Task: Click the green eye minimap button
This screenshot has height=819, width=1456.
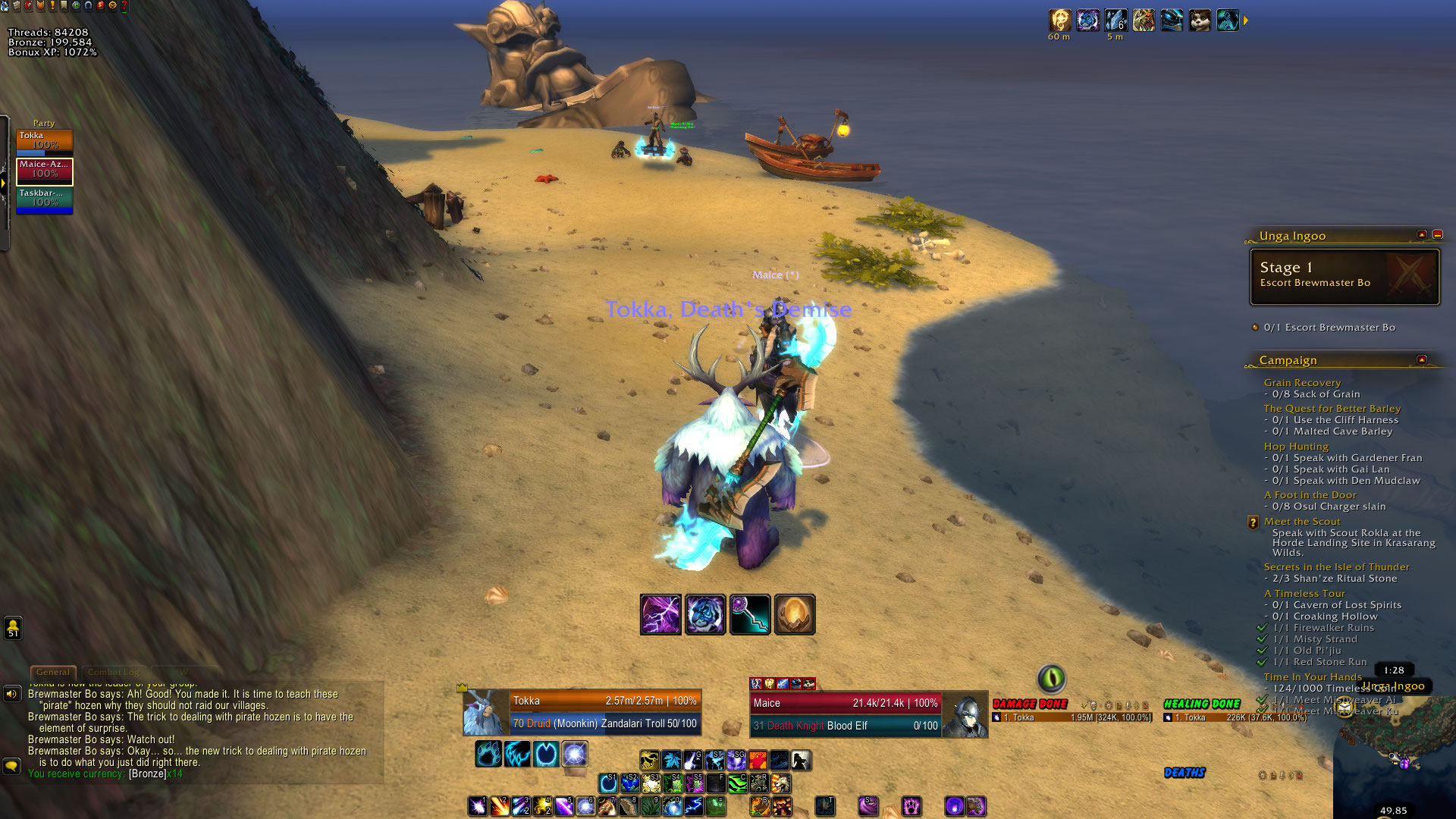Action: (x=1051, y=678)
